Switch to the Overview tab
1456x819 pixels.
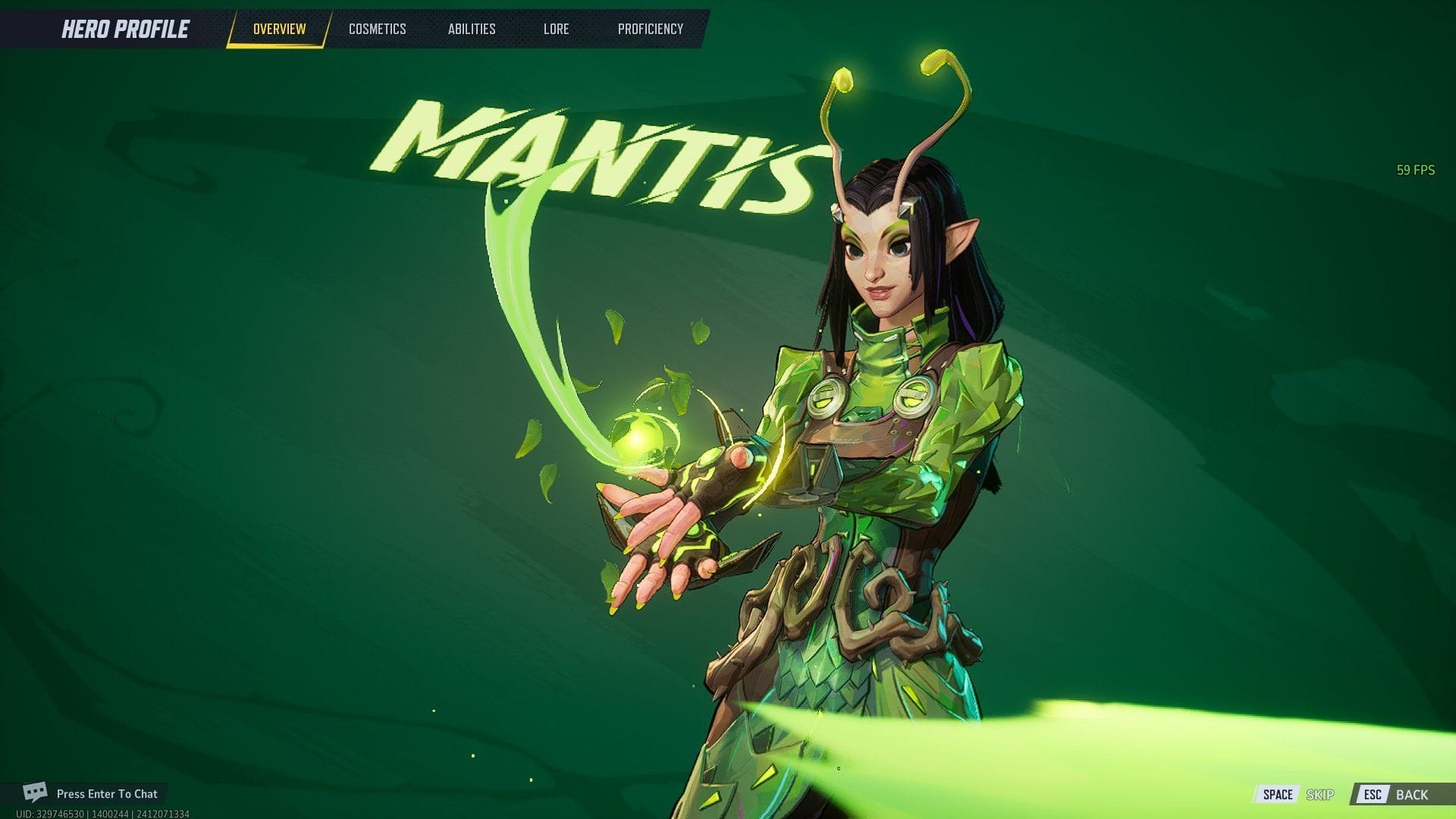279,29
